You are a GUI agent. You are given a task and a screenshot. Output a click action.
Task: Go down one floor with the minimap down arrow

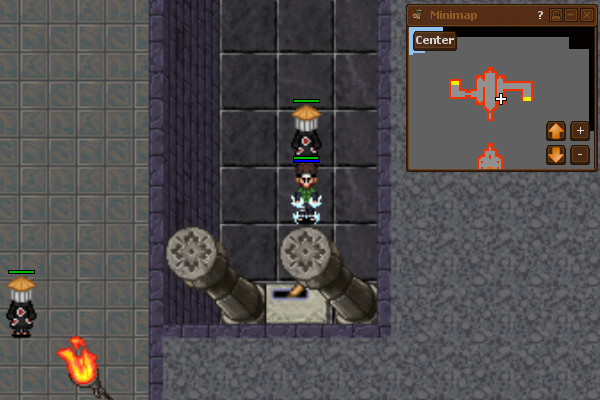(556, 155)
